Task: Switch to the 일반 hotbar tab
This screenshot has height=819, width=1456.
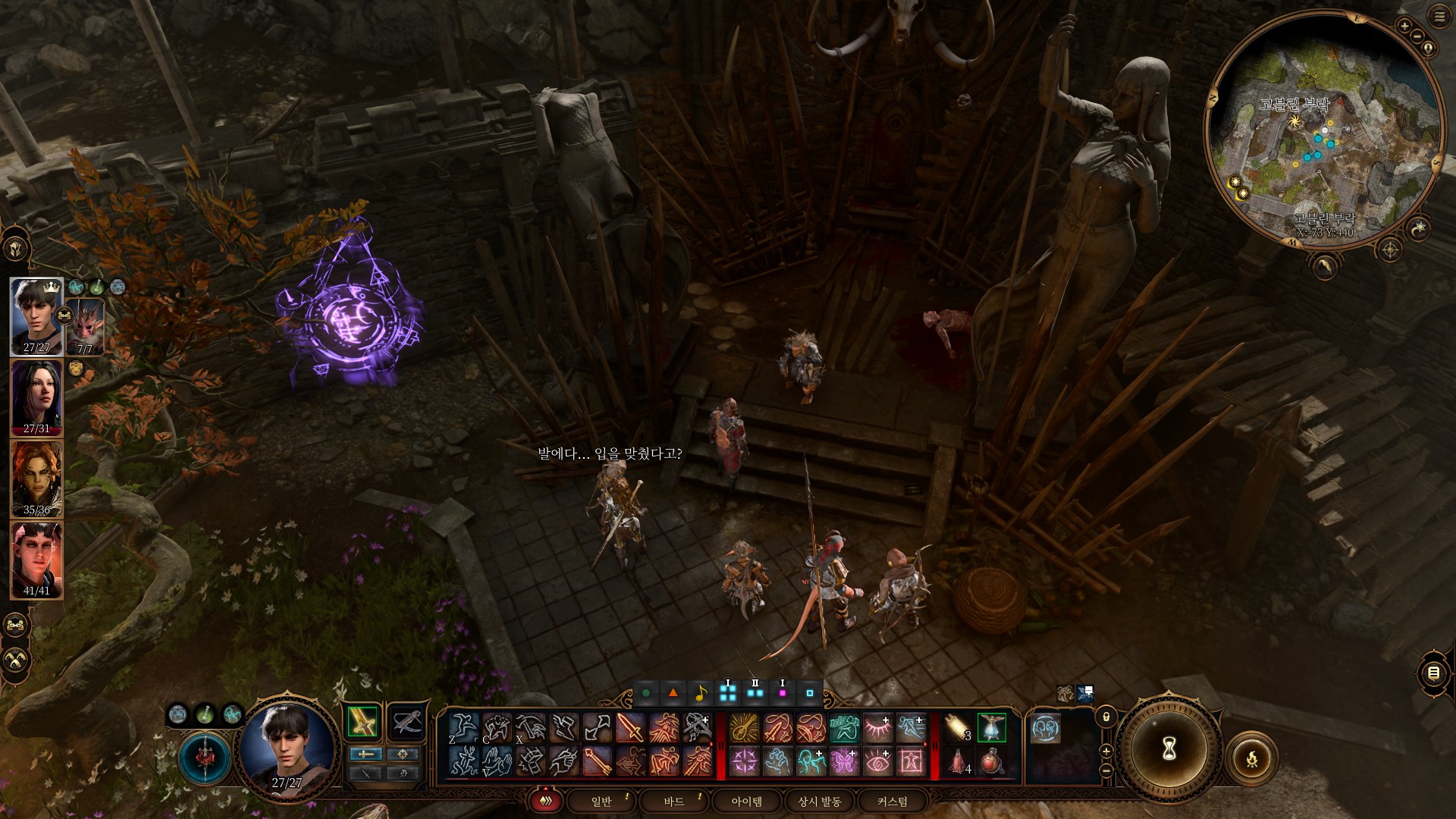Action: (x=601, y=802)
